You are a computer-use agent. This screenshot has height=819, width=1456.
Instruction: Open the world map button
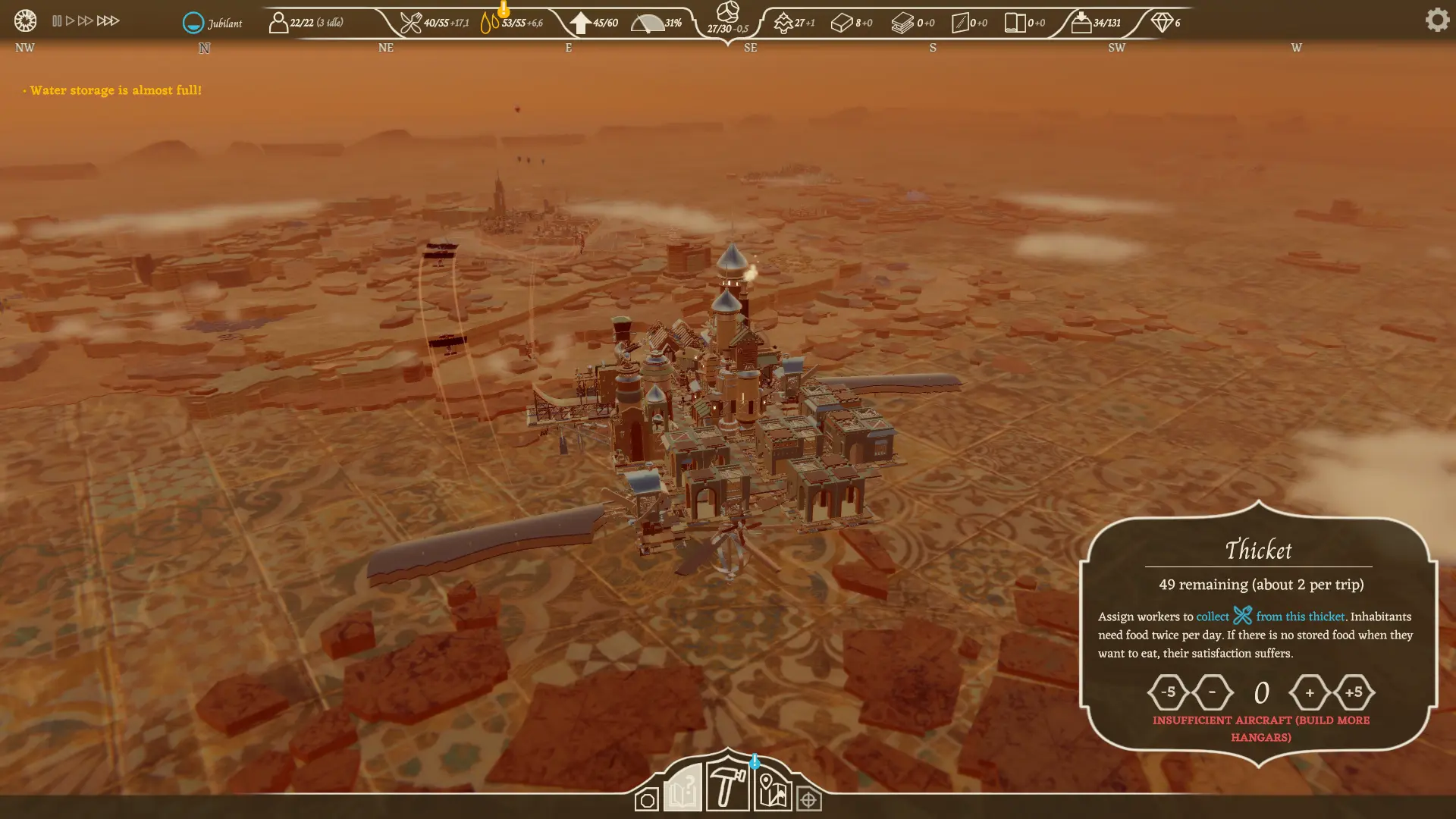(x=773, y=791)
